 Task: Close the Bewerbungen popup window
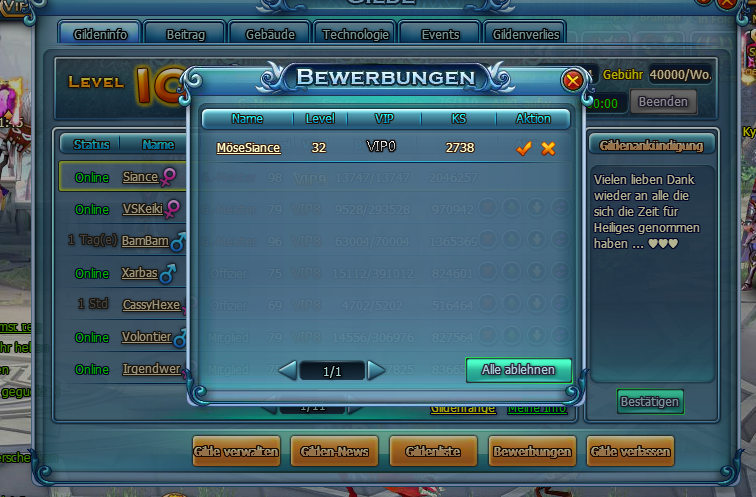(x=572, y=80)
